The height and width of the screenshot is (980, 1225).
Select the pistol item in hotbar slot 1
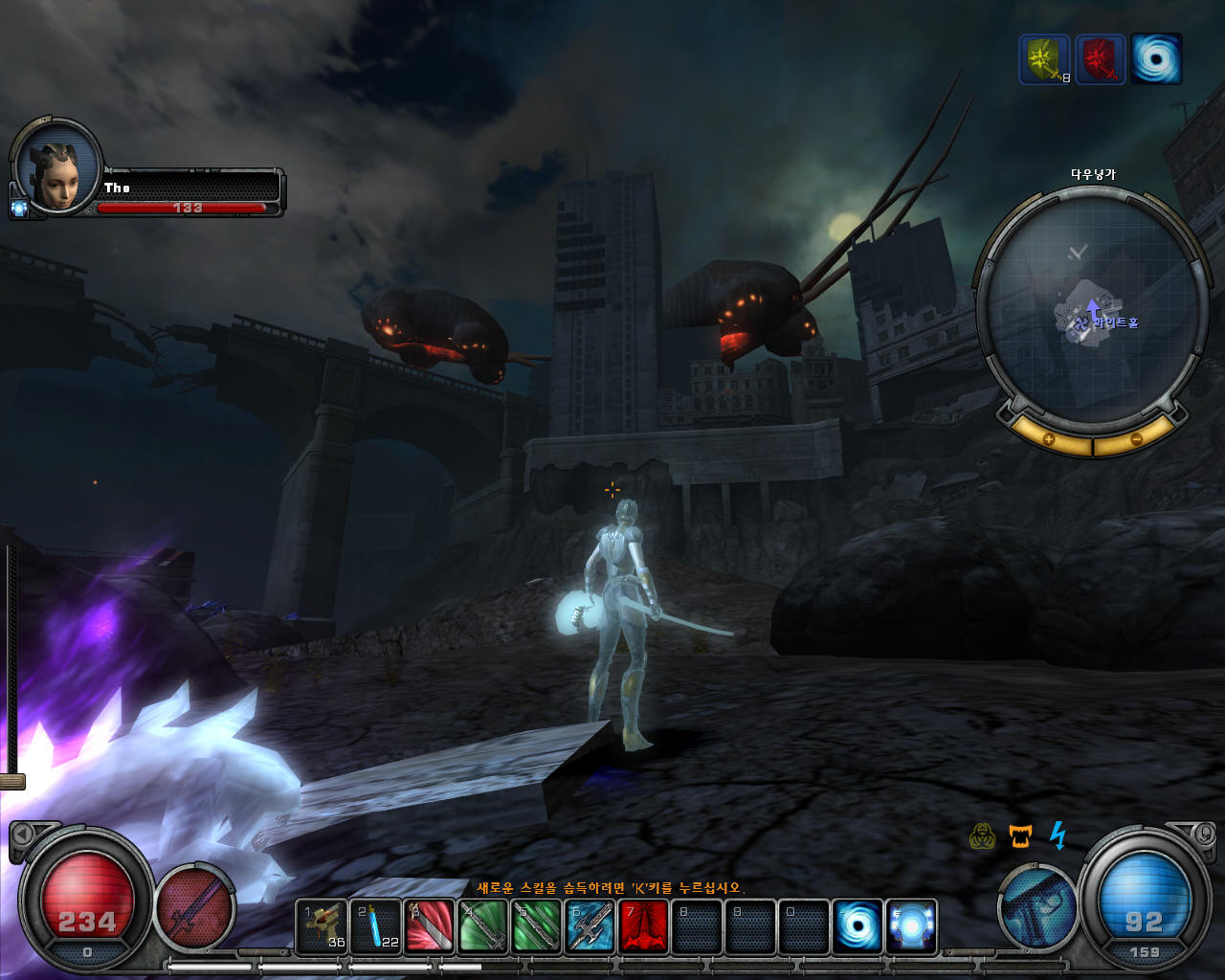[x=322, y=926]
